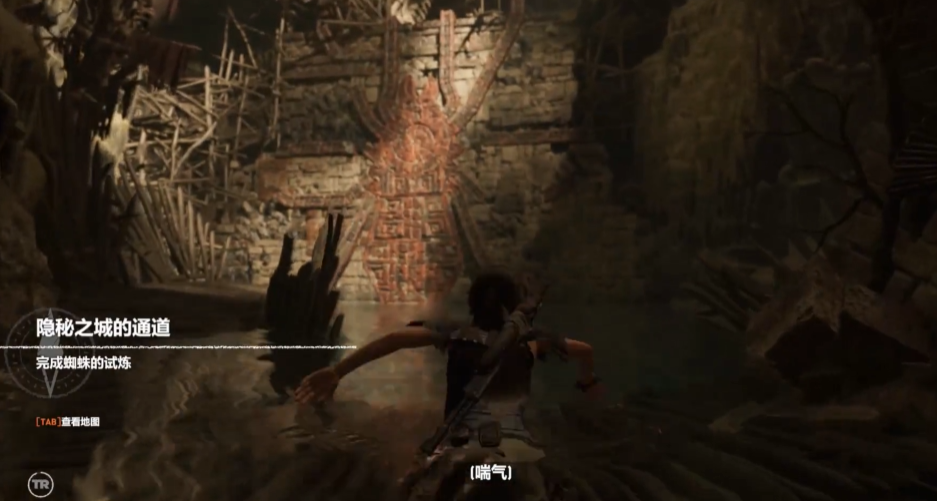
Task: Click the TR logo badge
Action: click(x=39, y=484)
